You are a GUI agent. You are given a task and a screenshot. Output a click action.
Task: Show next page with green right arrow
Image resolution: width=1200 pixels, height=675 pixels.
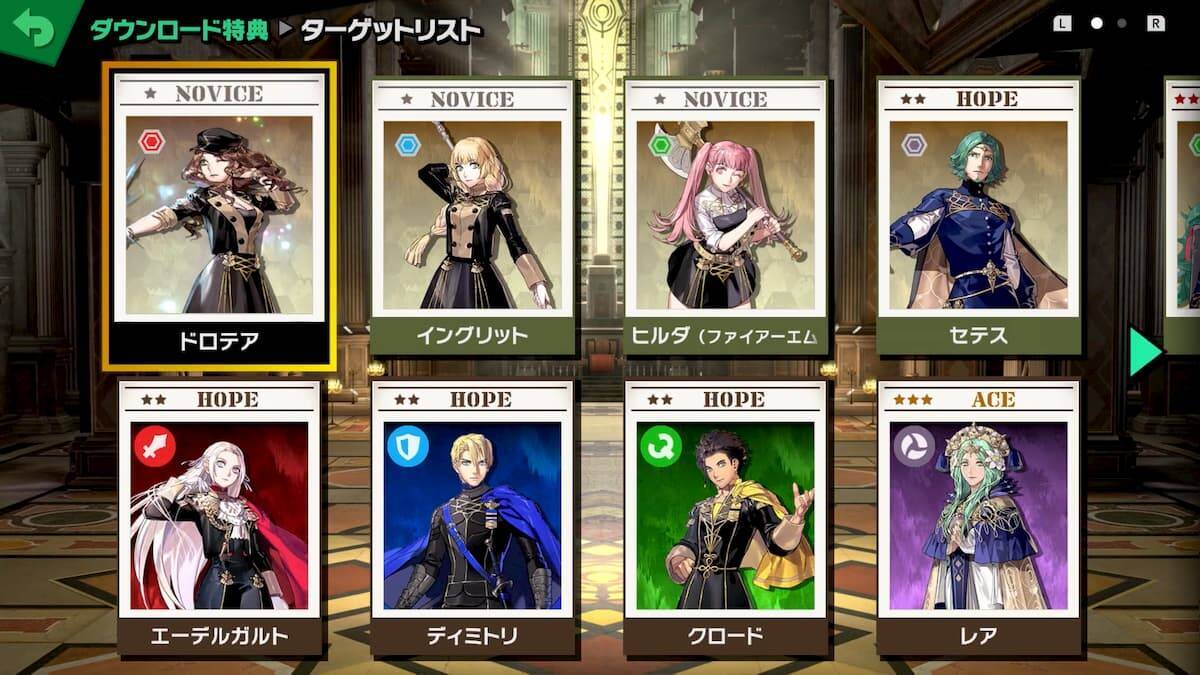pyautogui.click(x=1145, y=351)
